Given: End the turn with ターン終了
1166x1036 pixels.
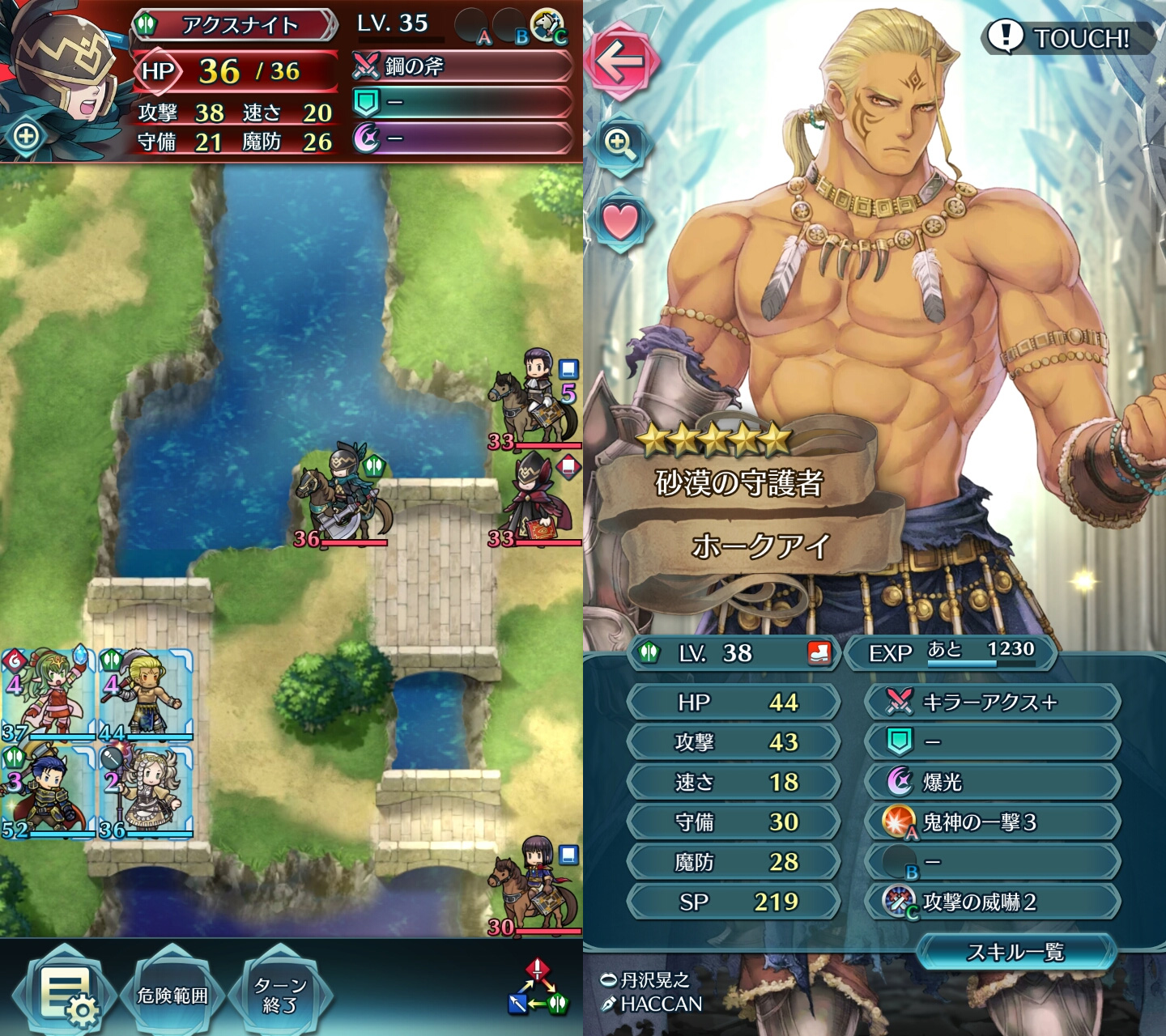Looking at the screenshot, I should click(x=279, y=995).
